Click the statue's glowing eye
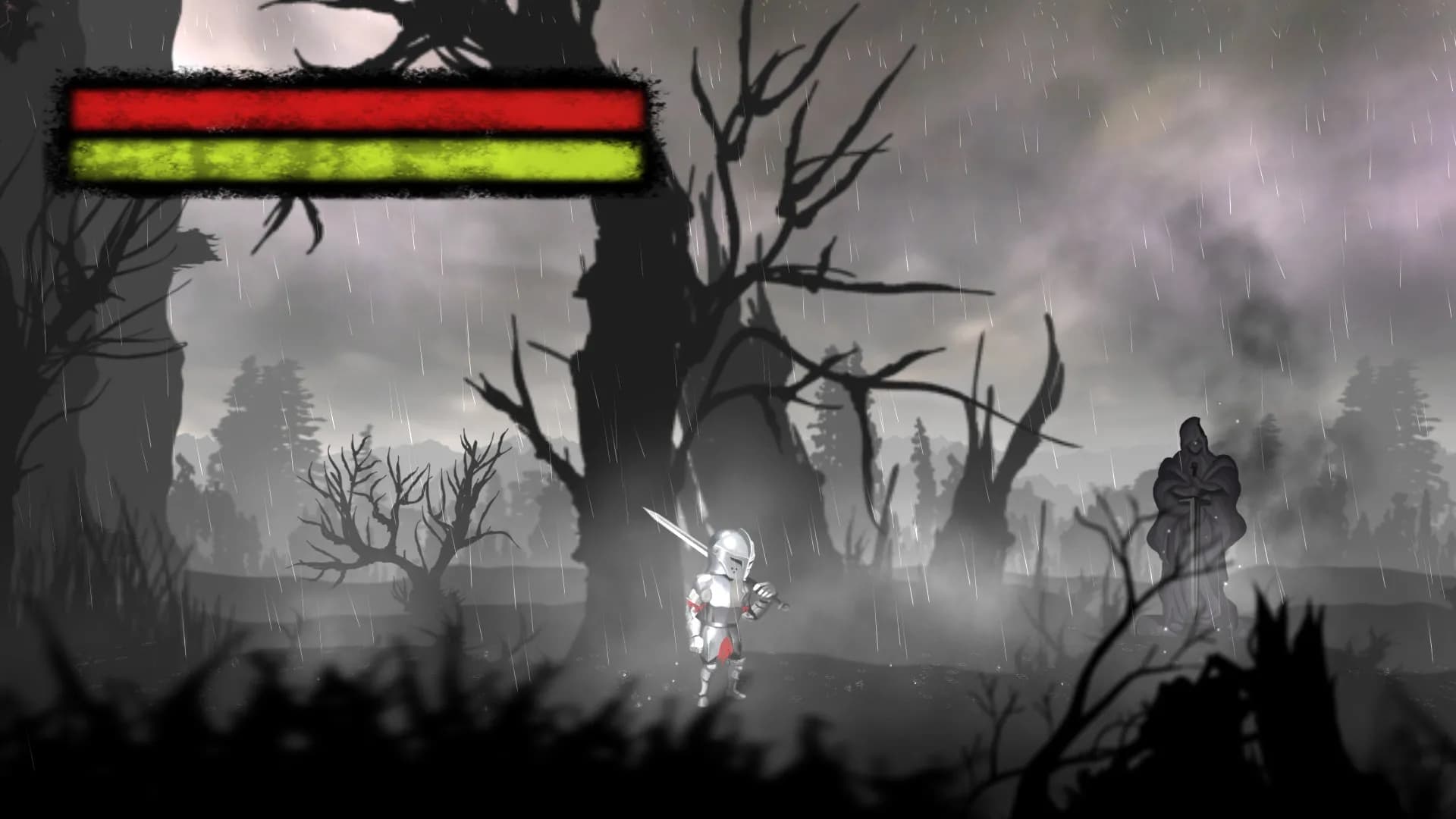Screen dimensions: 1456x819 click(x=1196, y=443)
